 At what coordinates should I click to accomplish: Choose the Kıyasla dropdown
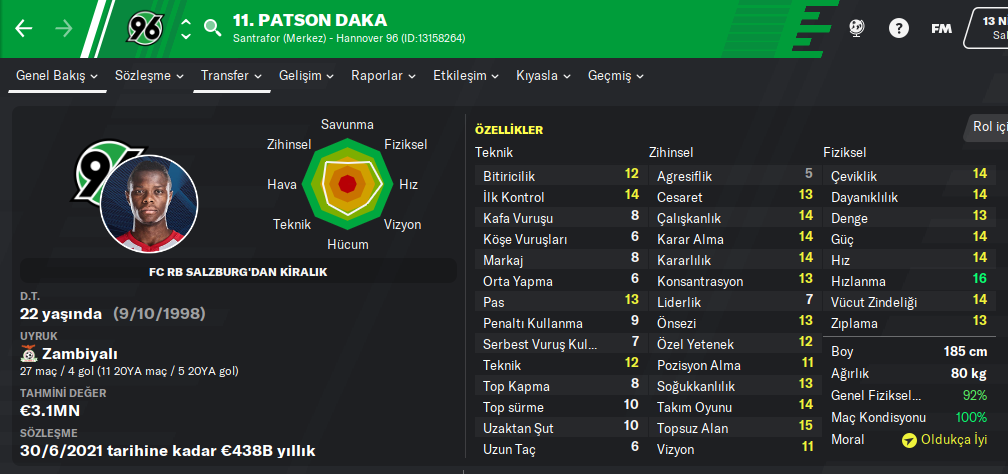(543, 76)
